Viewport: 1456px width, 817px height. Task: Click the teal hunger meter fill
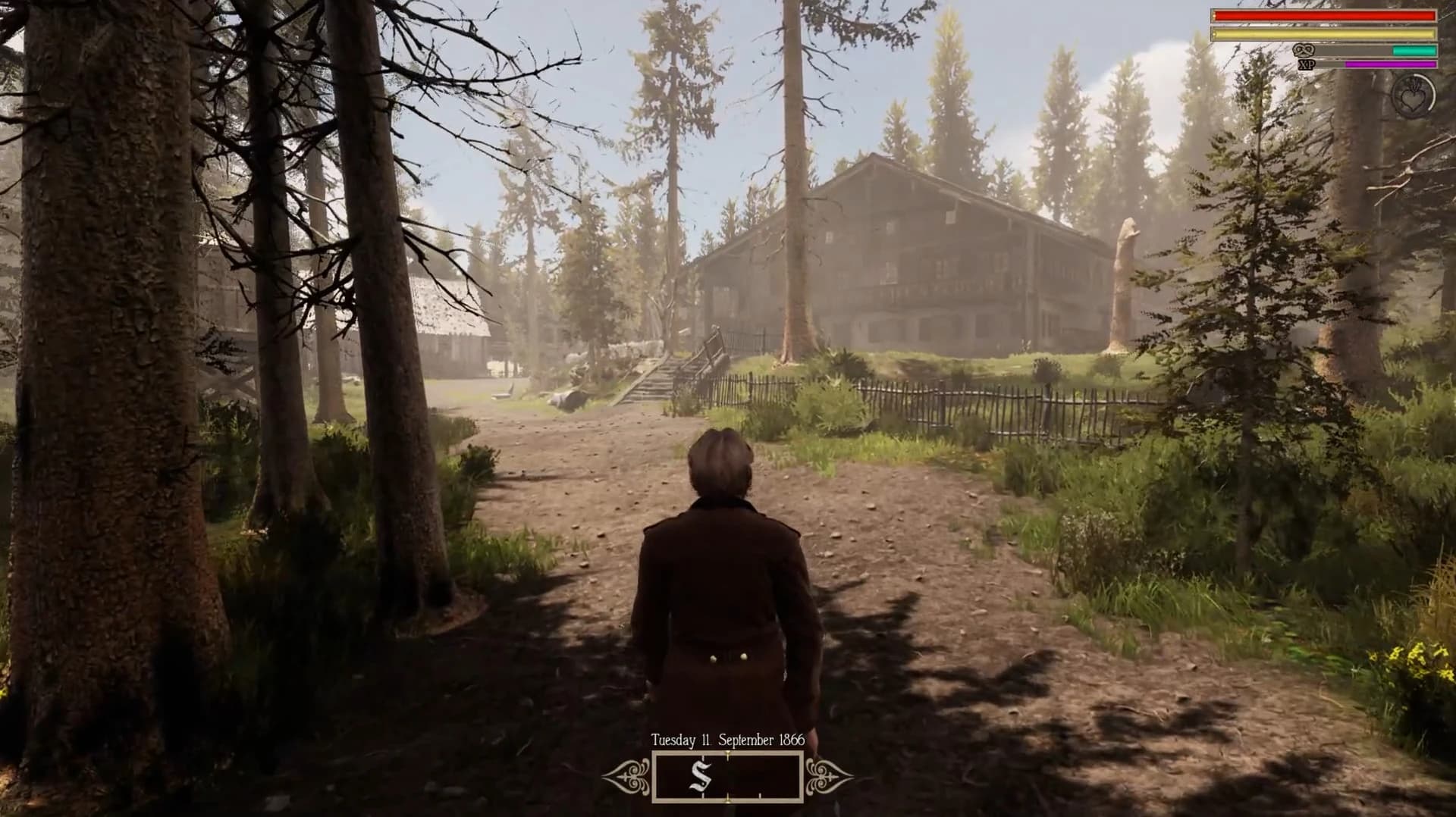[1414, 50]
